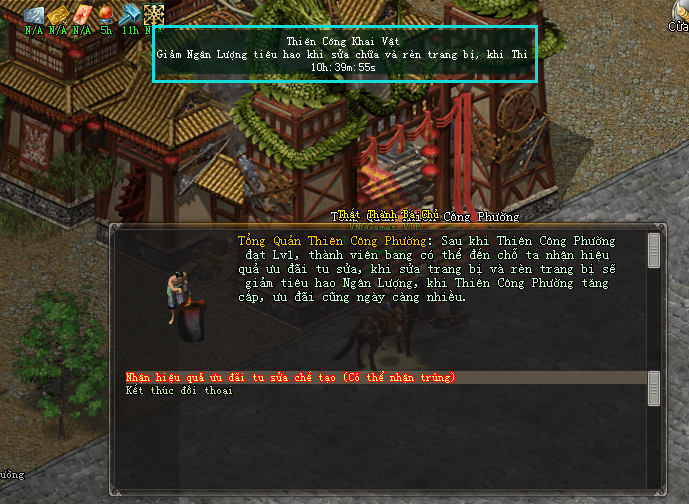Choose "Nhận hiệu quả ưu đãi tu sửa chế tạo"
Image resolution: width=689 pixels, height=504 pixels.
point(290,377)
